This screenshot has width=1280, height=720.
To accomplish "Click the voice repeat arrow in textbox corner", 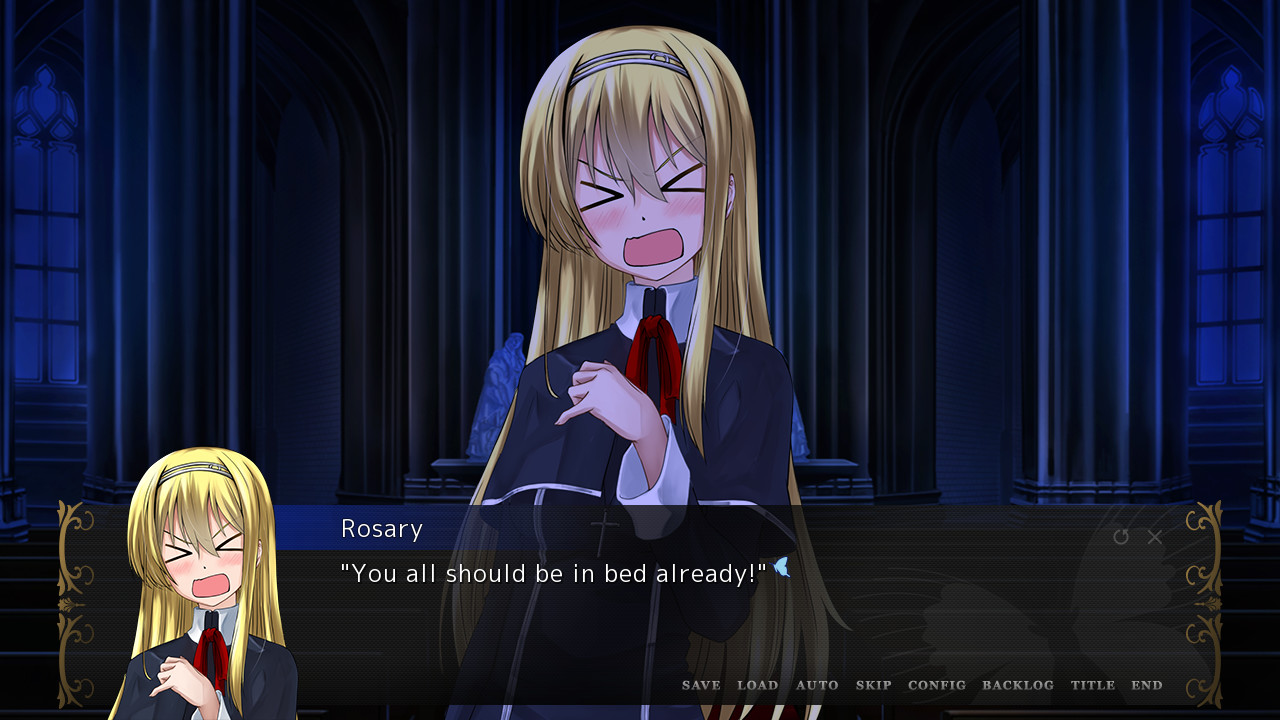I will point(1121,537).
